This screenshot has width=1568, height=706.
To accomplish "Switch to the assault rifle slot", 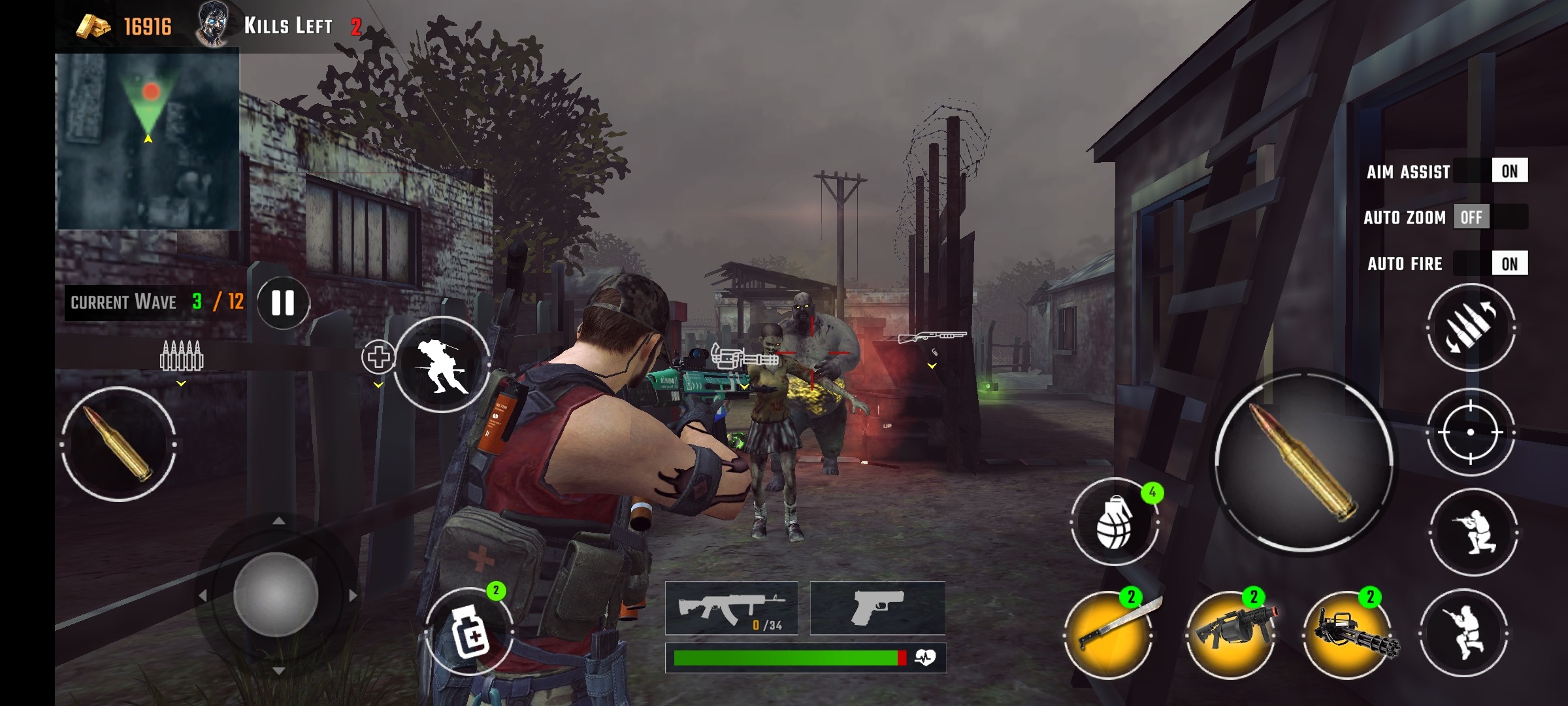I will 732,608.
